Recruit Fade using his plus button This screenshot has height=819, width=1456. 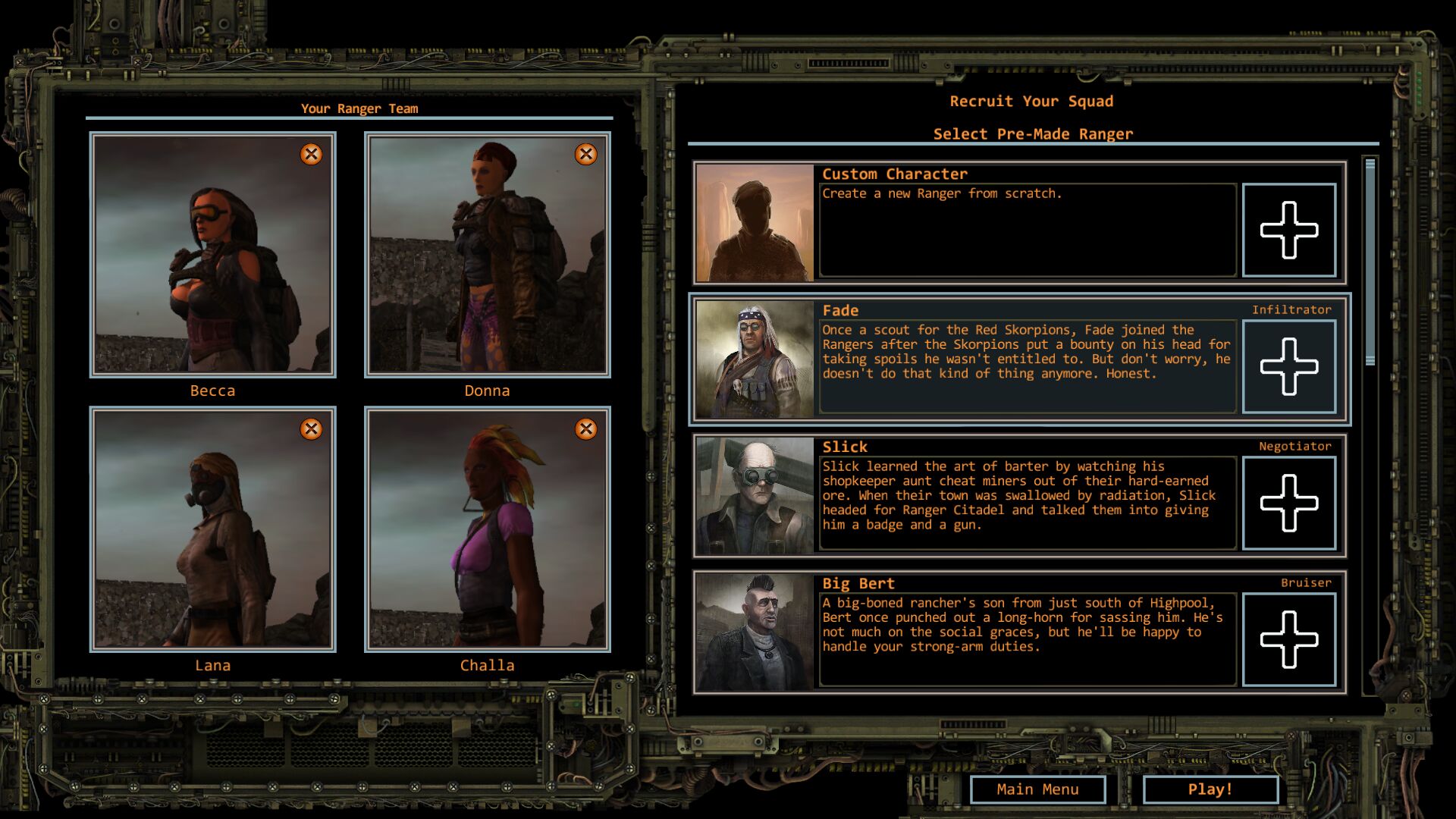pos(1288,366)
